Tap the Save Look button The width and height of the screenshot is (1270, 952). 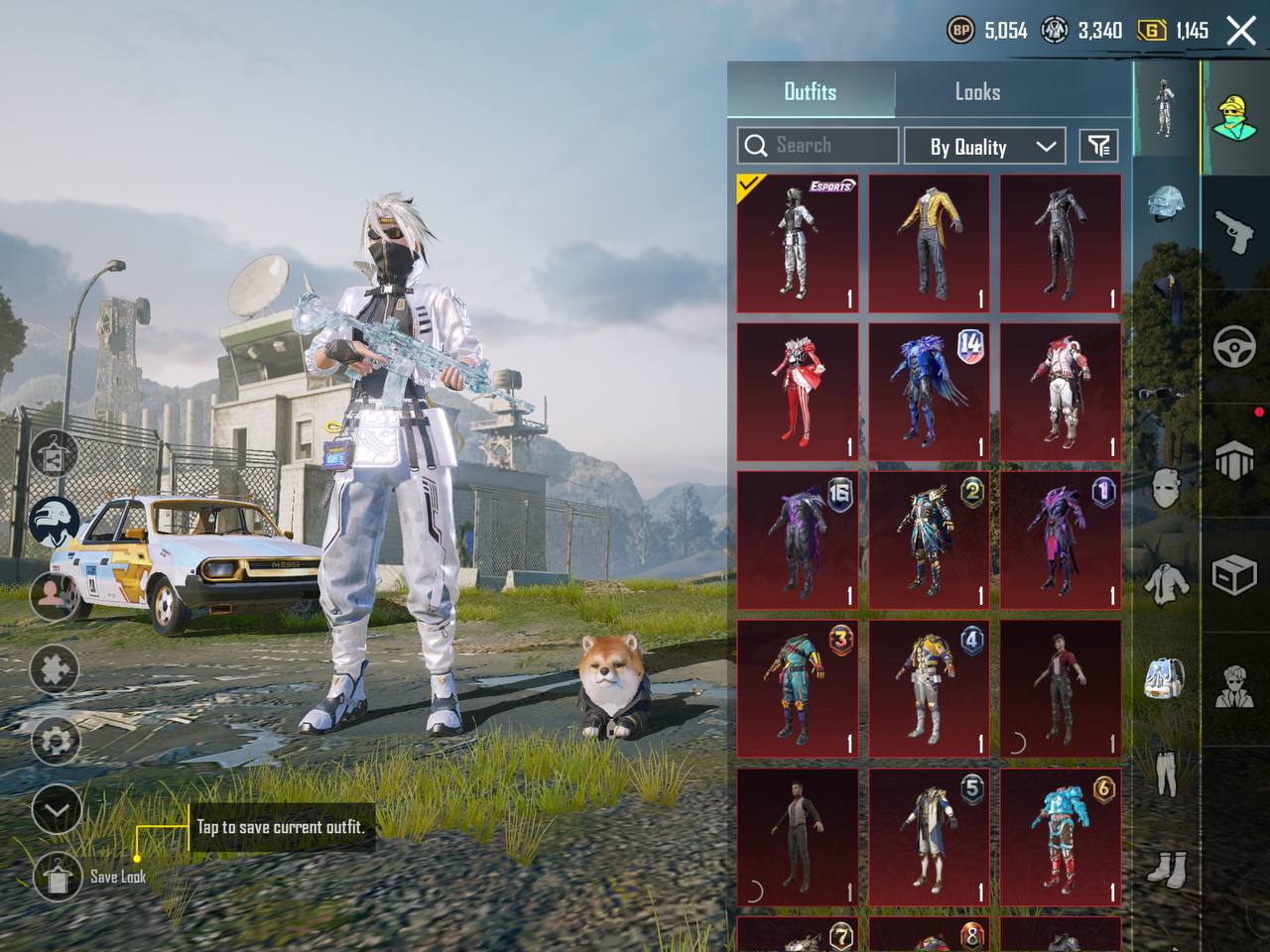[x=58, y=876]
